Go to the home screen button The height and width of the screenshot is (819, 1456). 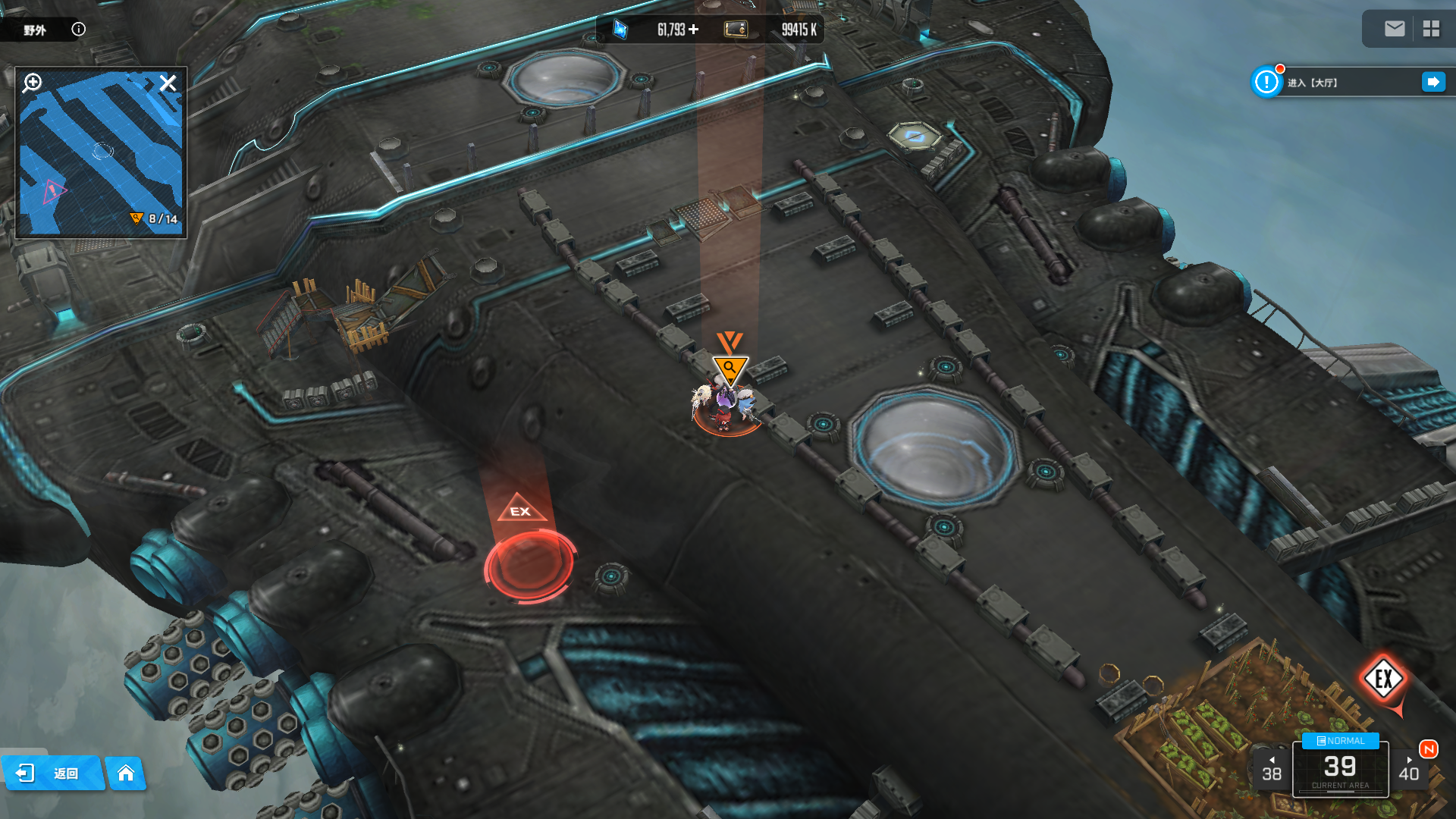(126, 773)
